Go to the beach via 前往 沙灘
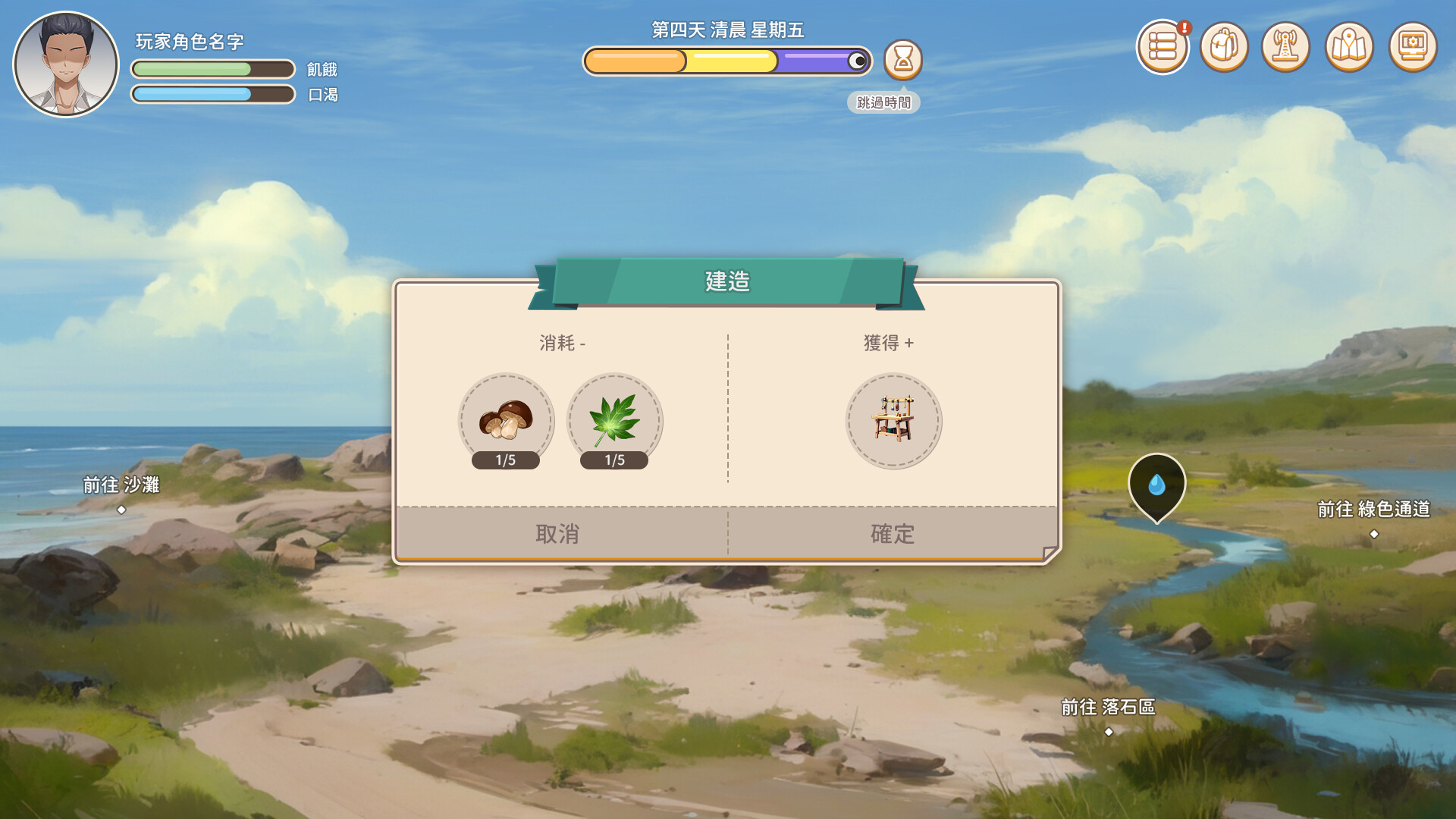This screenshot has width=1456, height=819. 121,494
